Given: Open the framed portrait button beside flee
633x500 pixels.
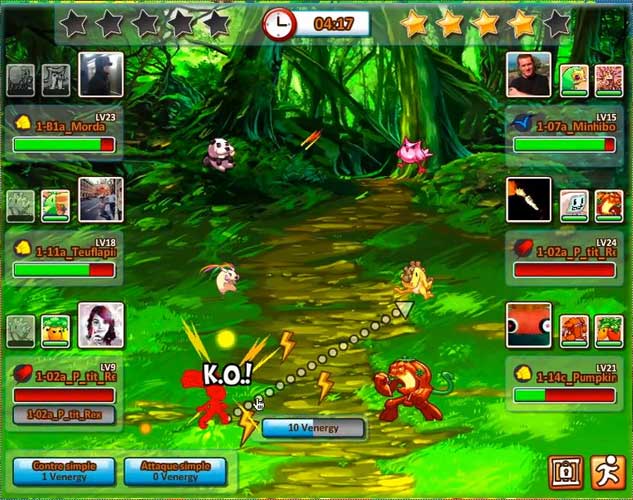Looking at the screenshot, I should 565,471.
